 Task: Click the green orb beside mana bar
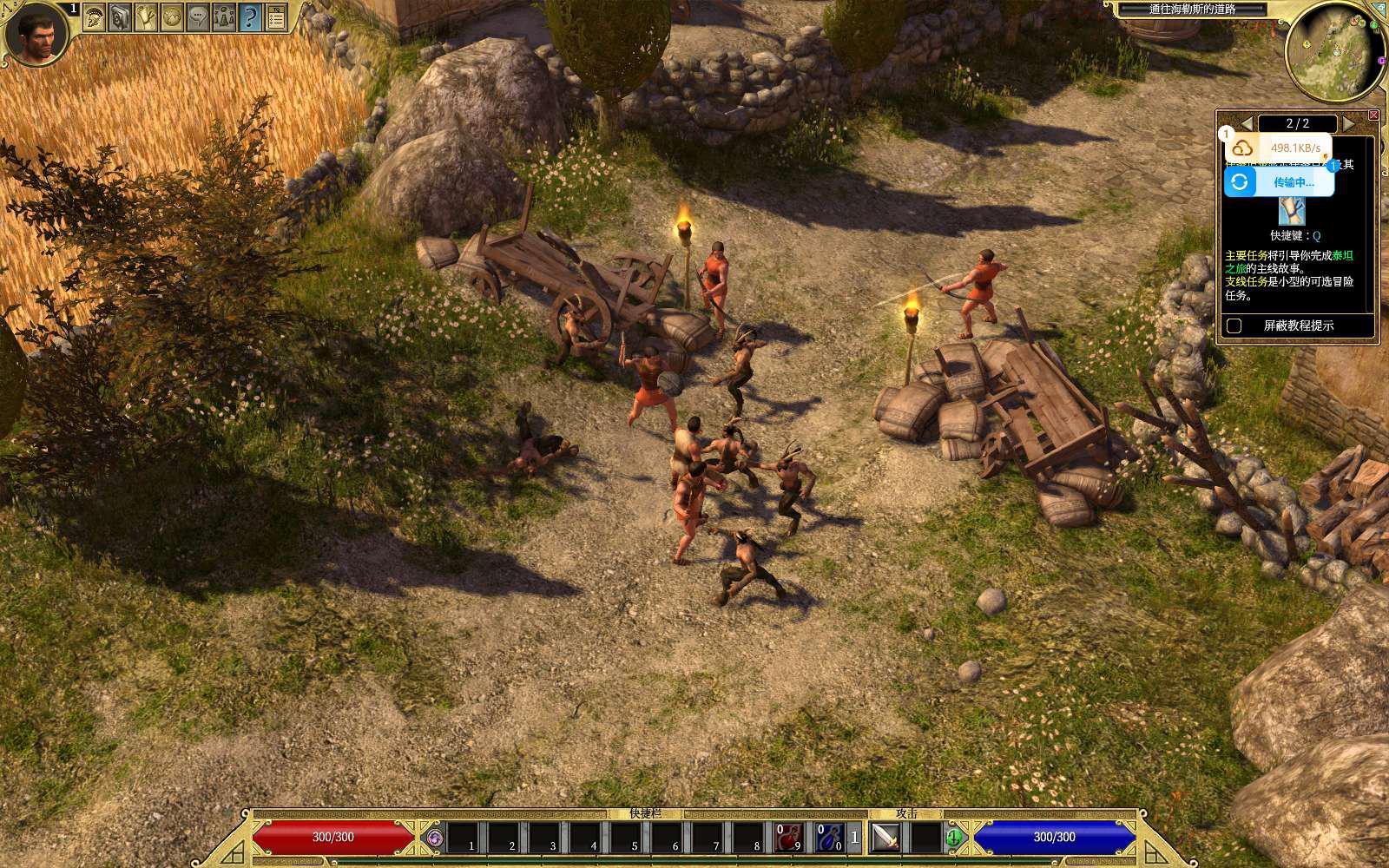pos(954,838)
